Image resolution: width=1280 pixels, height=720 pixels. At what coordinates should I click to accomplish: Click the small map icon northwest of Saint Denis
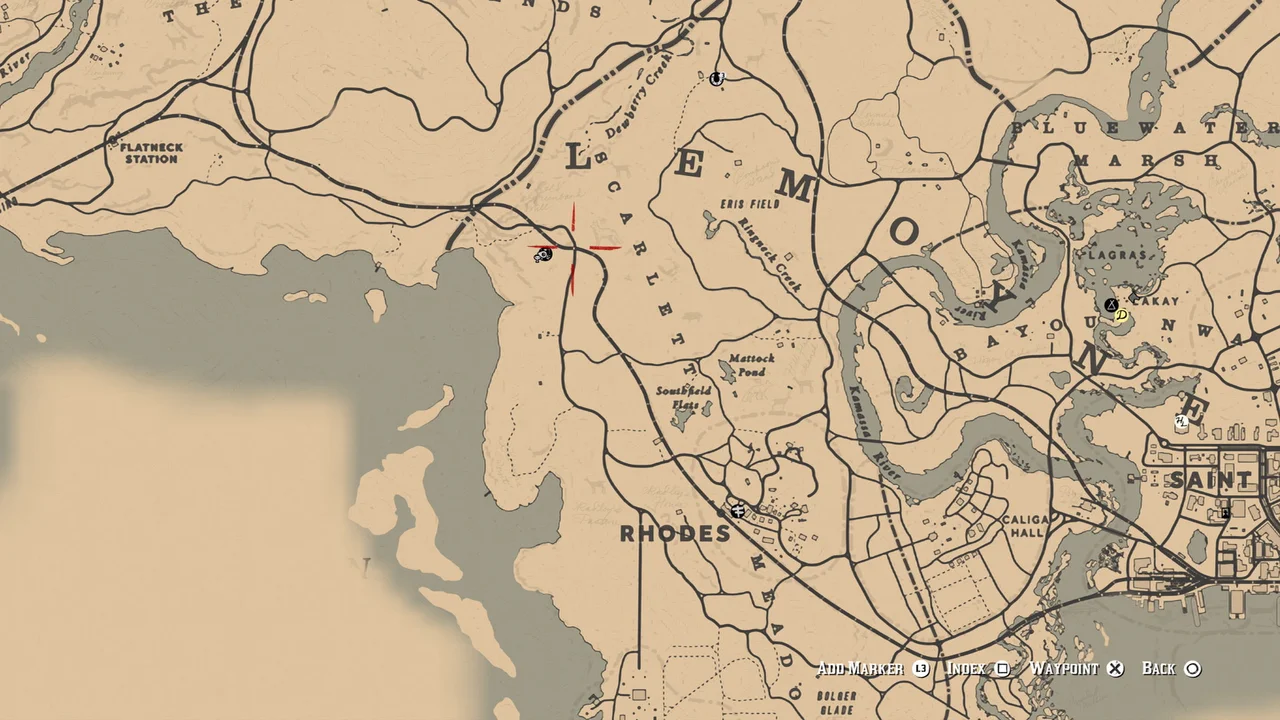pos(1179,420)
